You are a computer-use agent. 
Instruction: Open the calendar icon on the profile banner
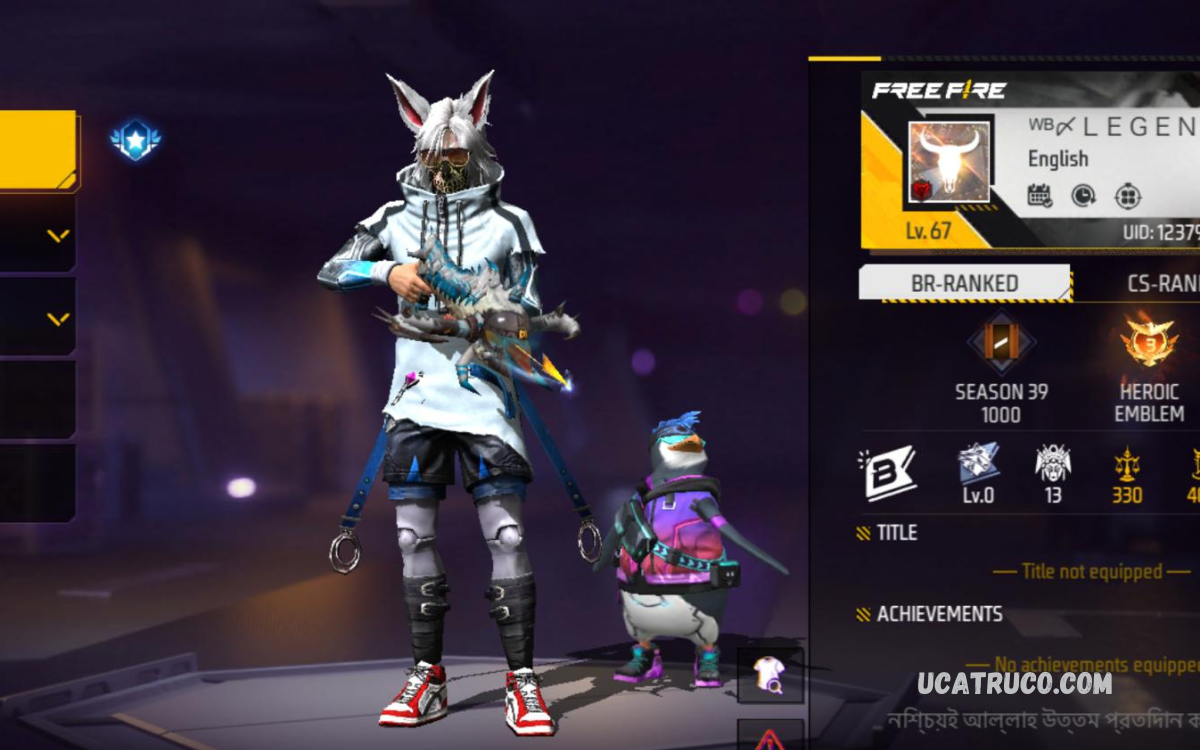[1040, 195]
